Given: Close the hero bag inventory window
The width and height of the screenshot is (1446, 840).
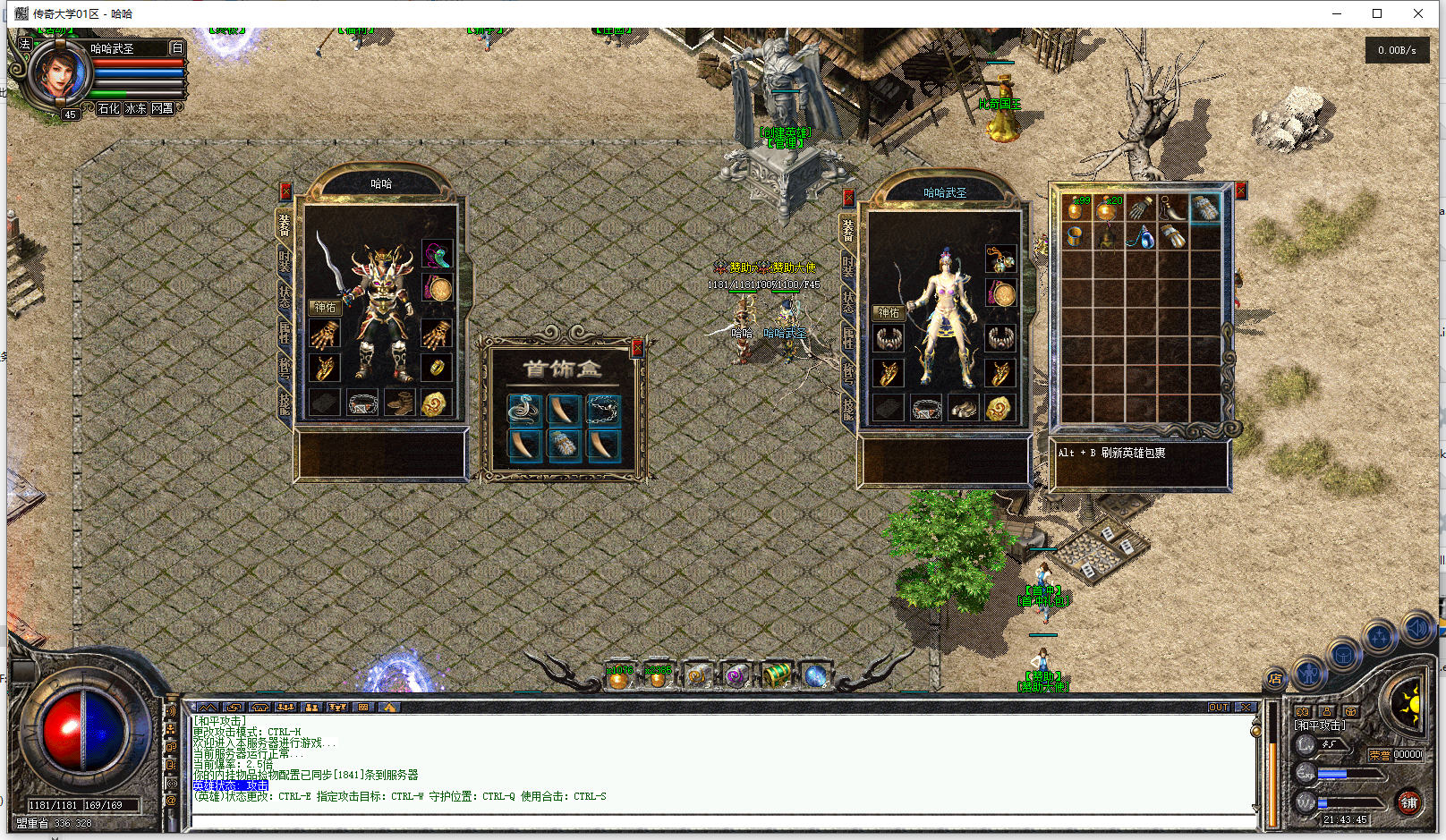Looking at the screenshot, I should tap(1240, 191).
